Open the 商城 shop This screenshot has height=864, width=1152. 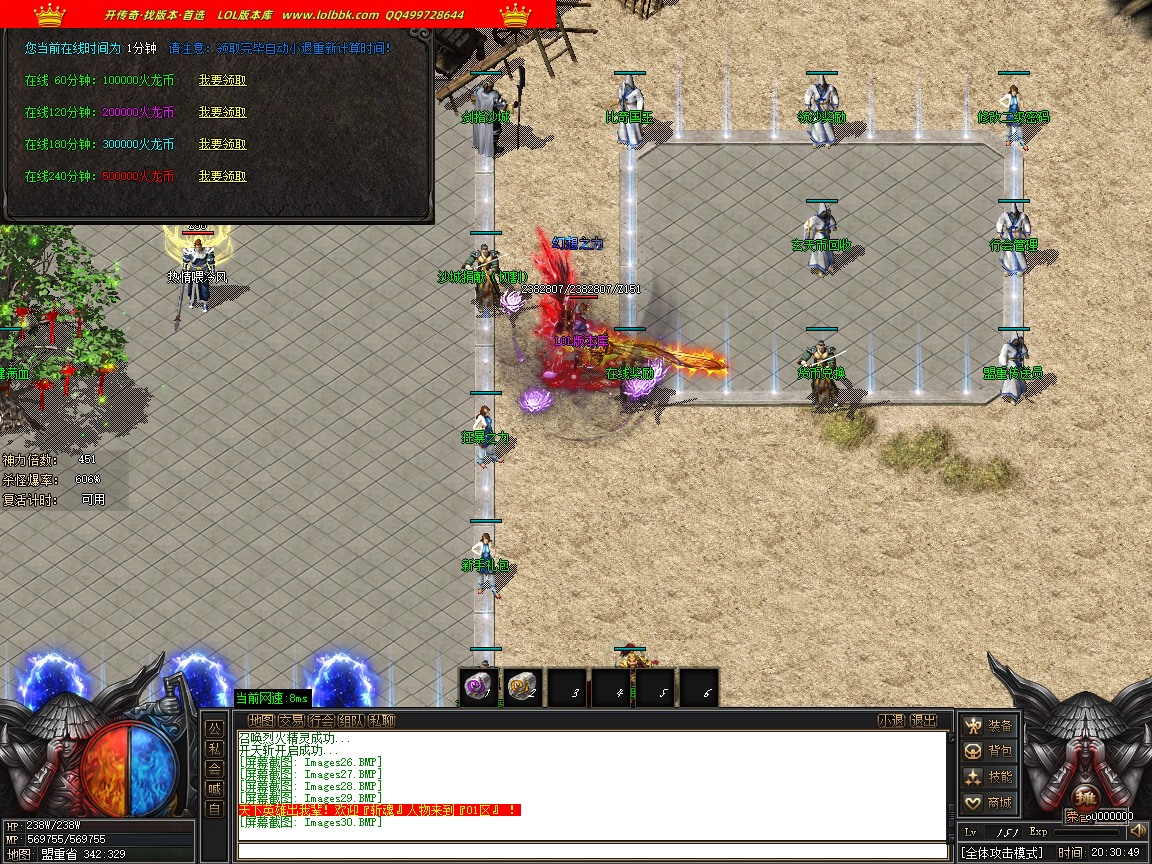click(x=989, y=803)
